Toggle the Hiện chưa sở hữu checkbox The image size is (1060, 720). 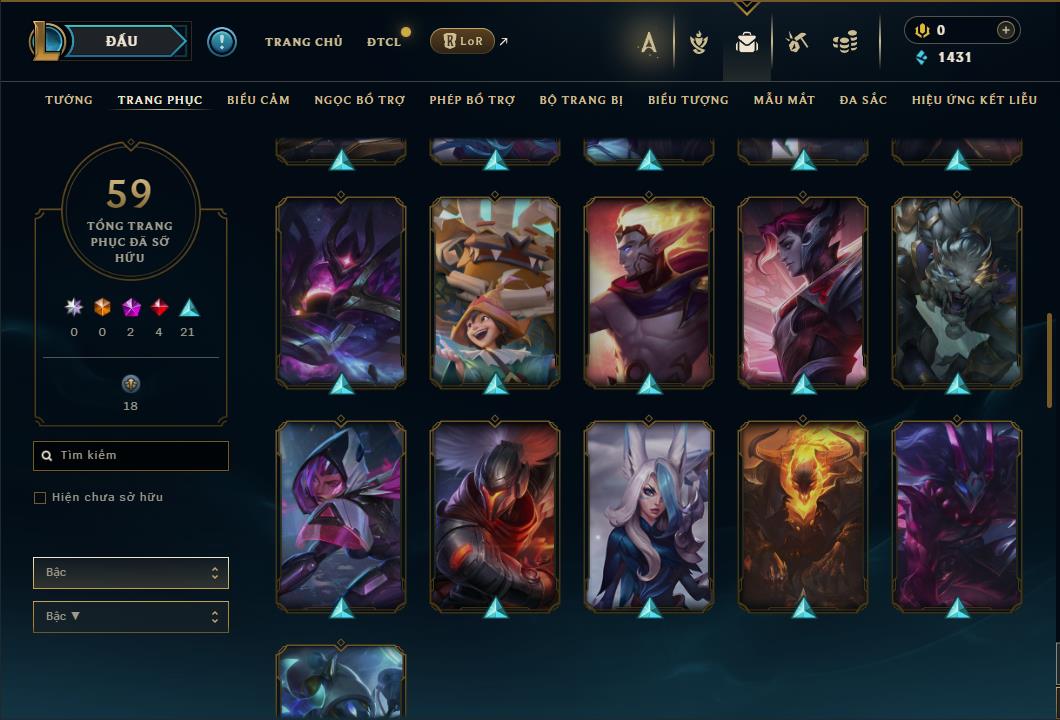(40, 498)
